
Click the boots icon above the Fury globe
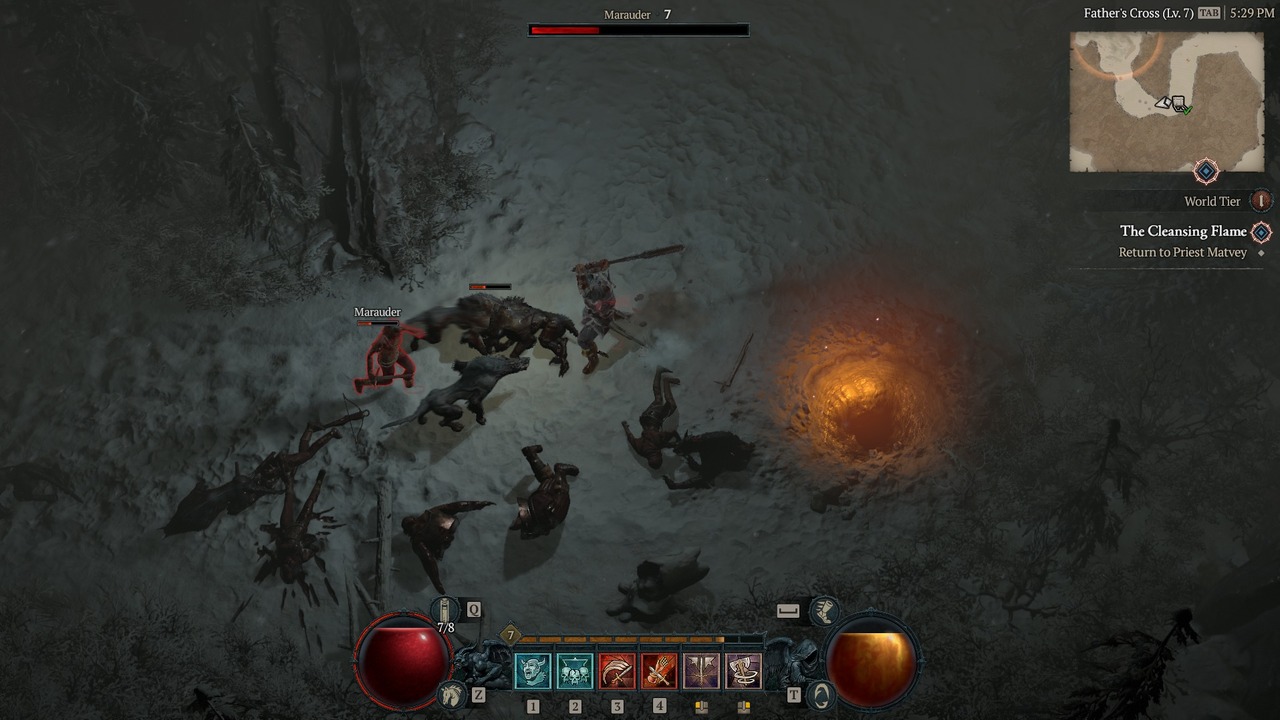click(824, 610)
